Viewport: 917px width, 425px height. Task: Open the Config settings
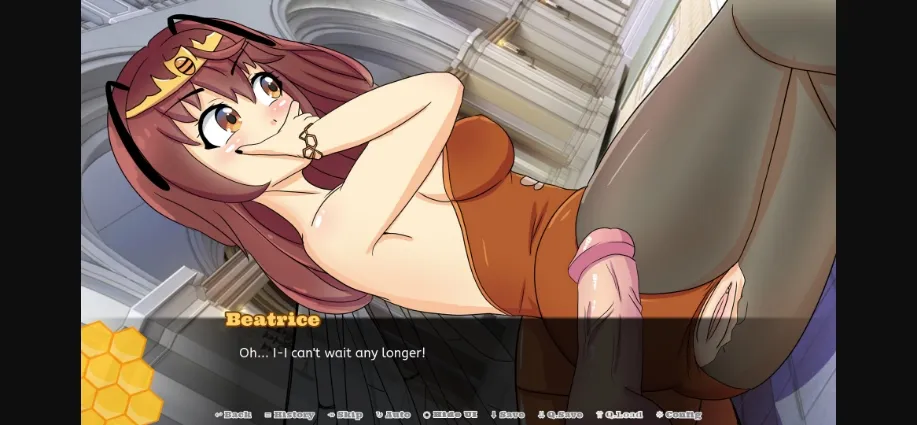pos(679,414)
